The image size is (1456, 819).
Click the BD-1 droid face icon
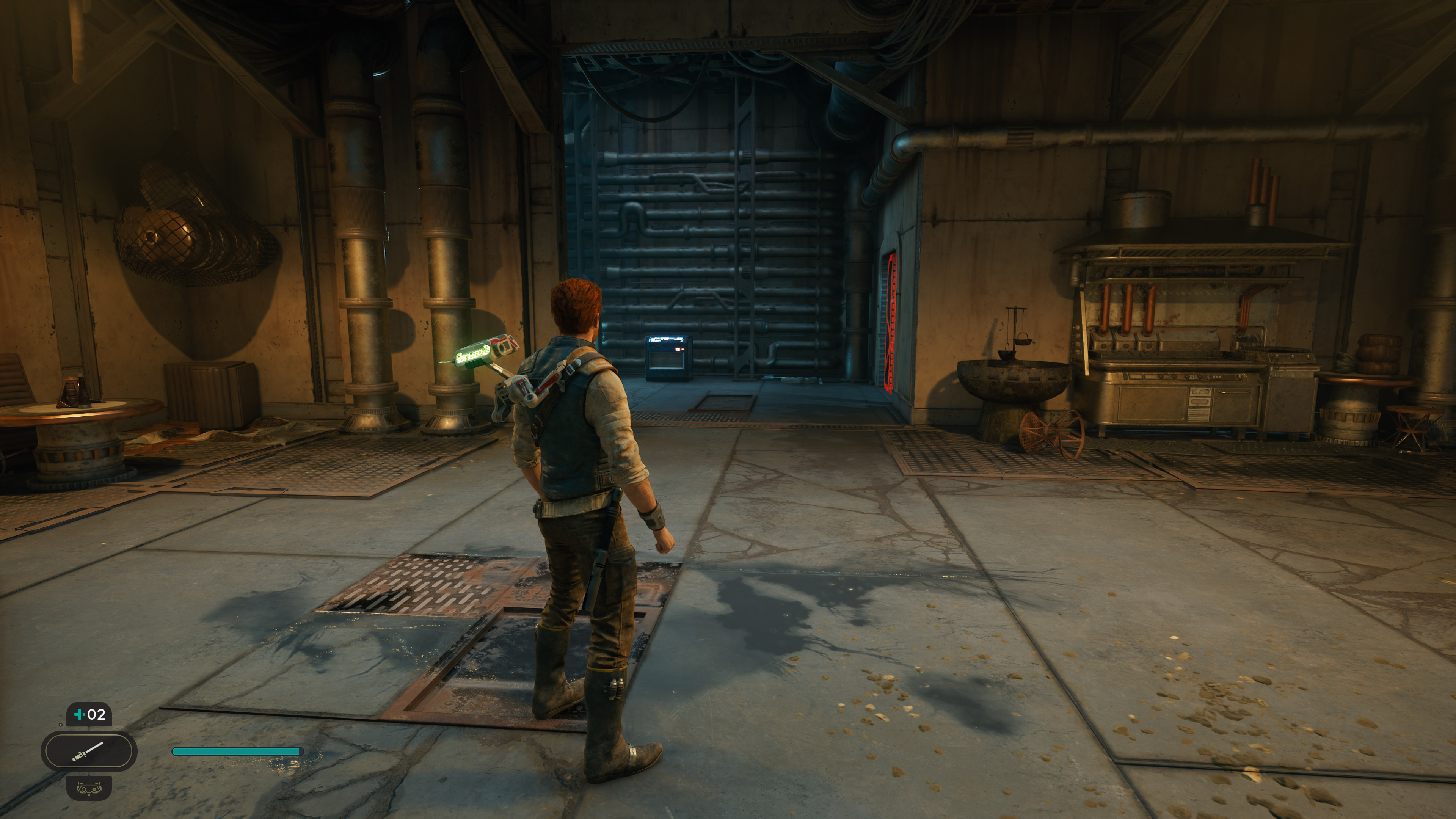pyautogui.click(x=89, y=787)
